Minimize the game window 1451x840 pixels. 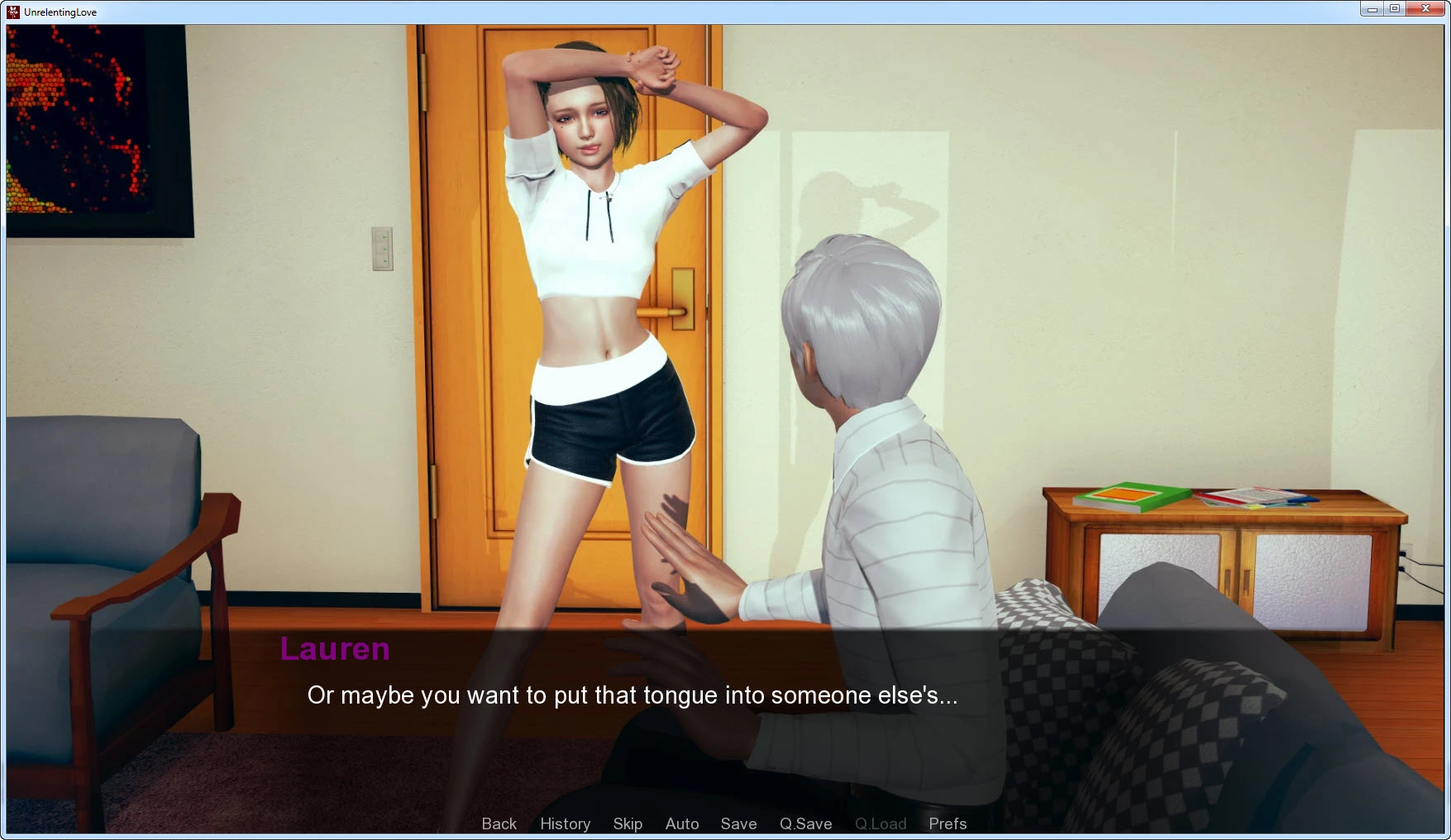coord(1372,9)
